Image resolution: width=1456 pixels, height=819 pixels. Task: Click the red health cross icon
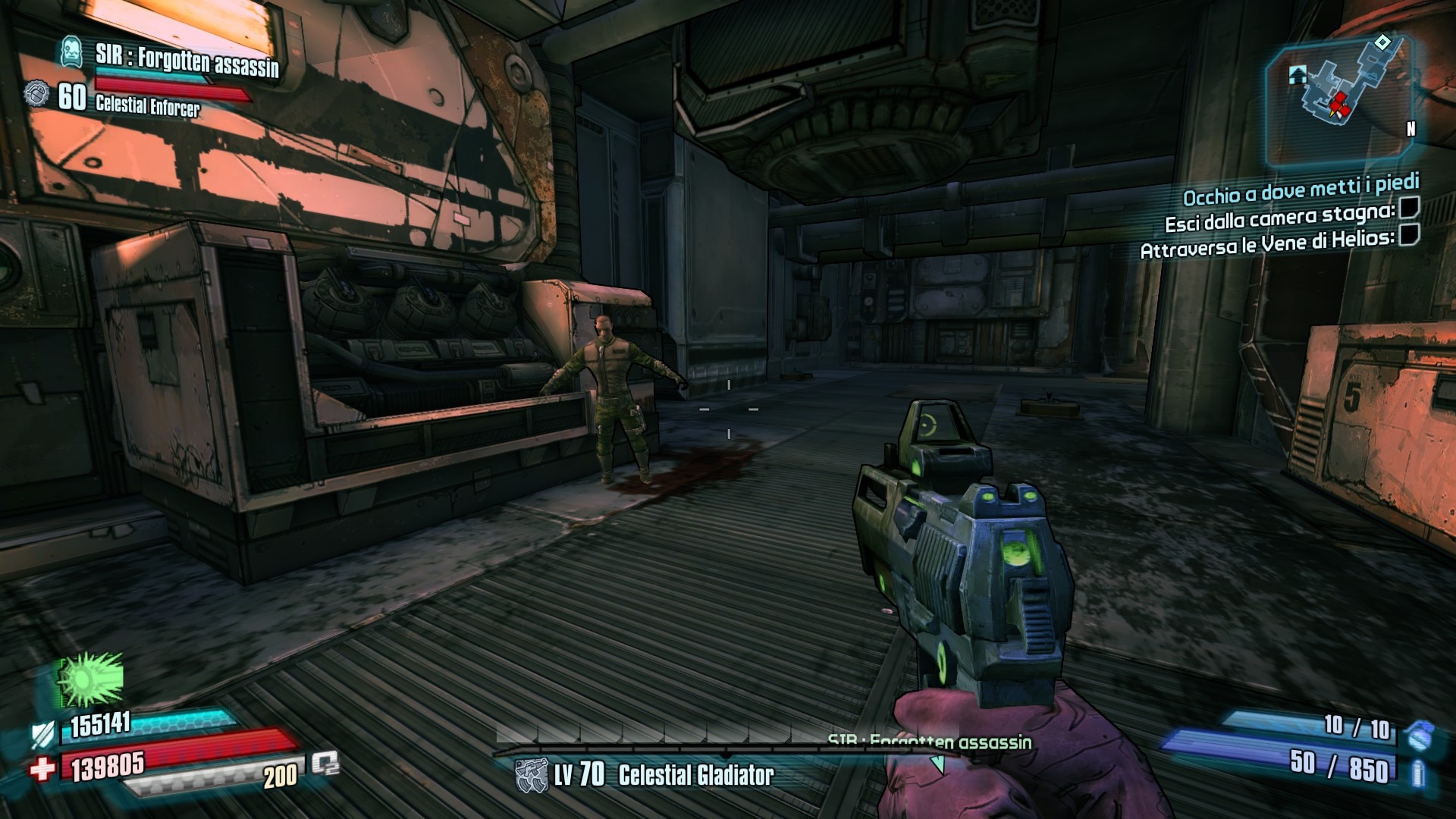click(43, 769)
